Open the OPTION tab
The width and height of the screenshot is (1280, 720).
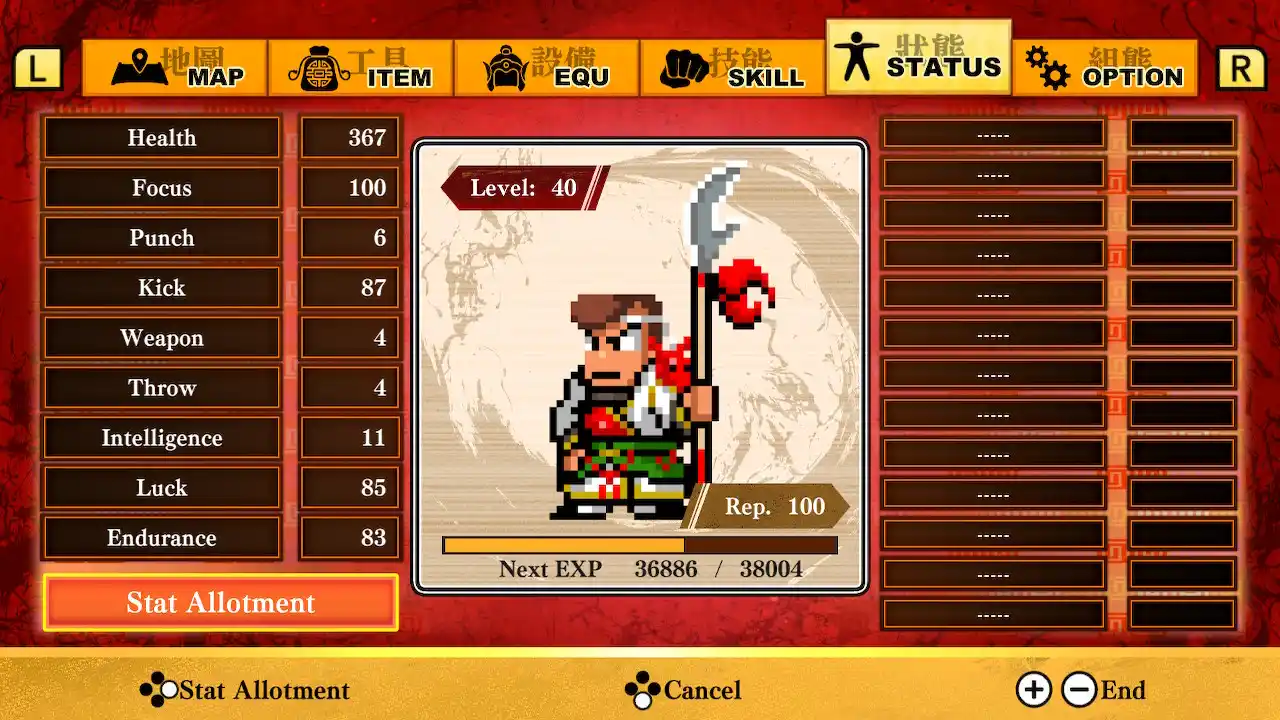[1105, 68]
